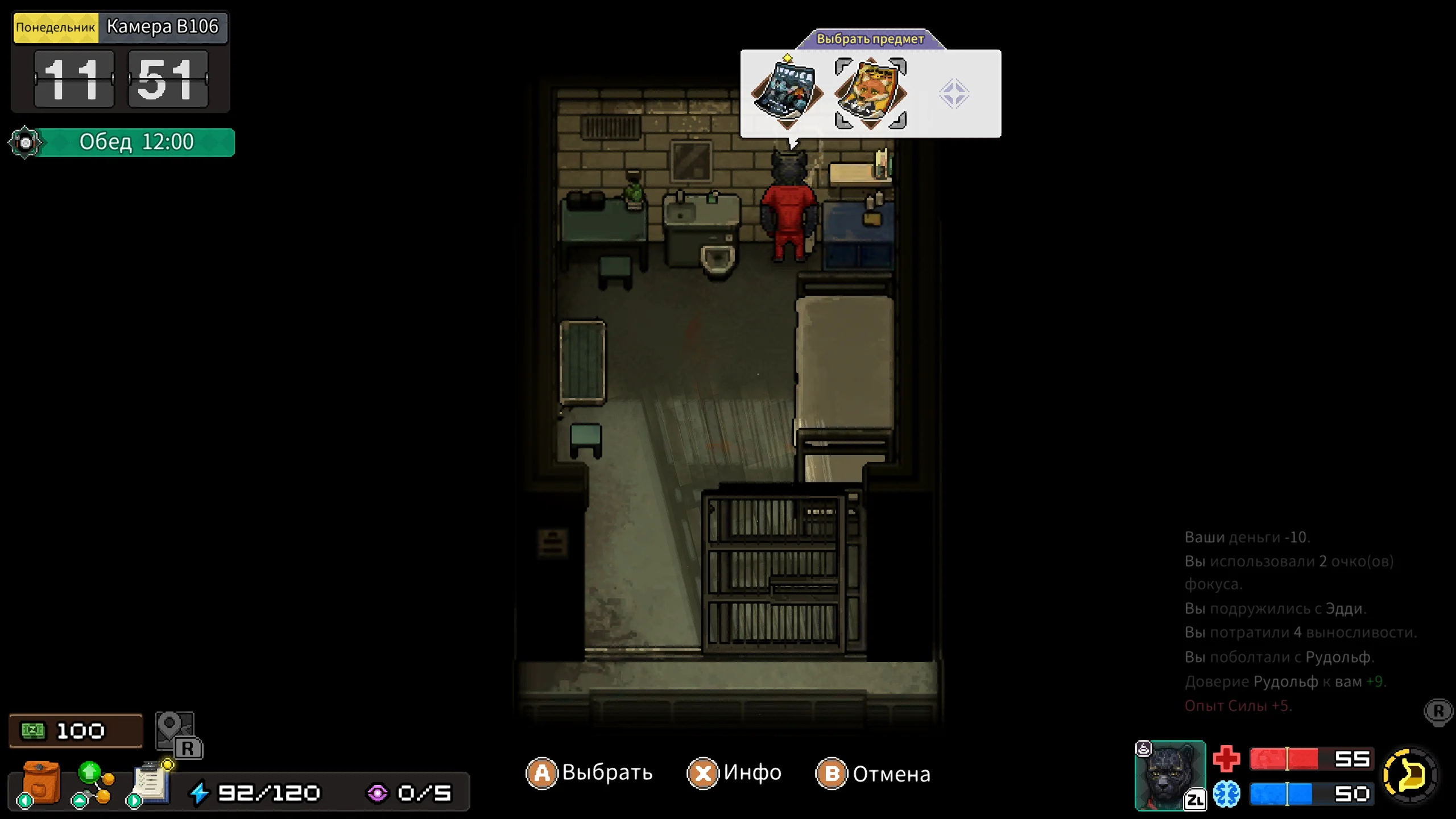
Task: Select the "Обед 12:00" schedule tracker
Action: point(136,142)
